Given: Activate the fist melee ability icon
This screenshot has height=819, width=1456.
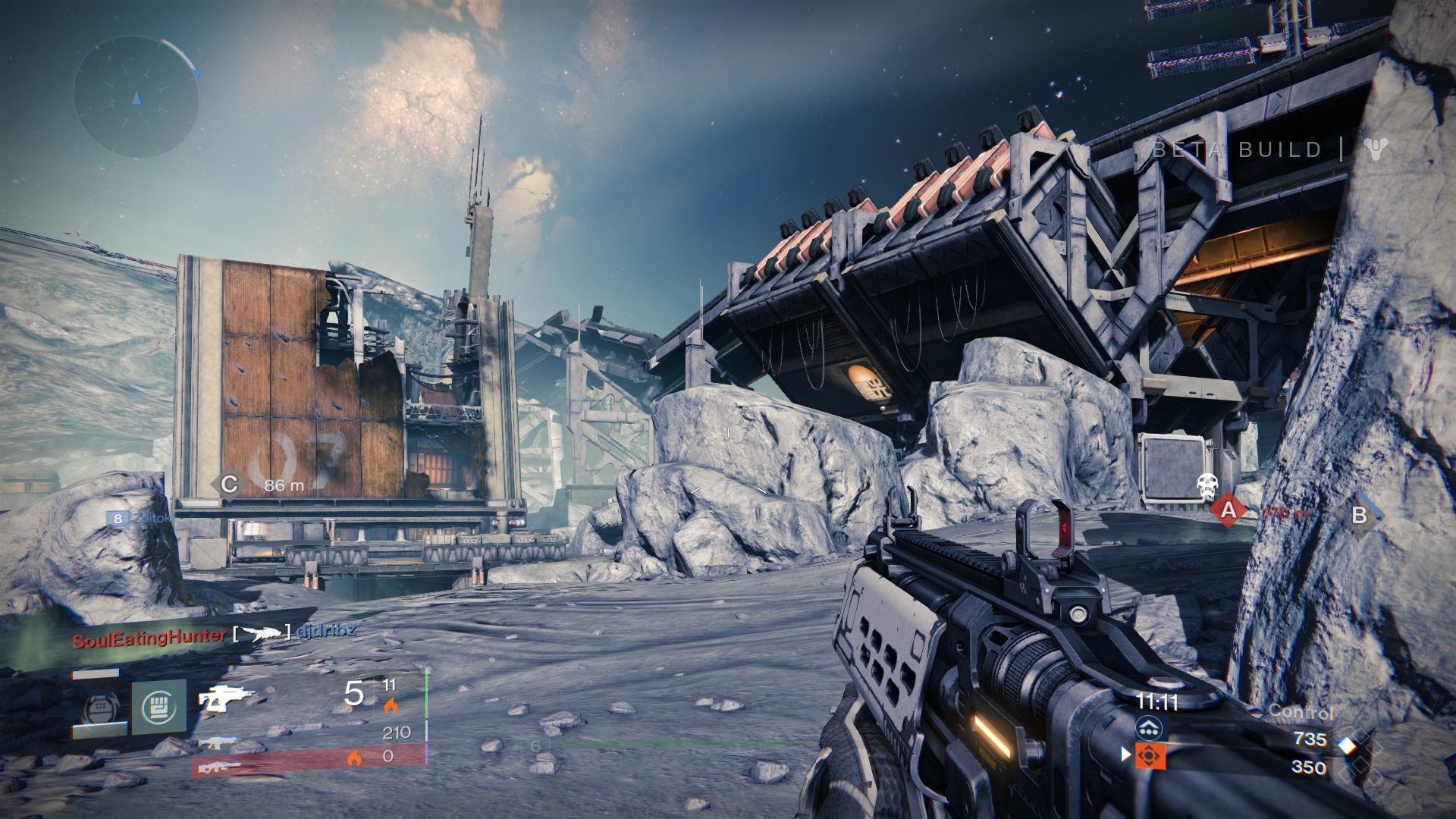Looking at the screenshot, I should point(158,707).
